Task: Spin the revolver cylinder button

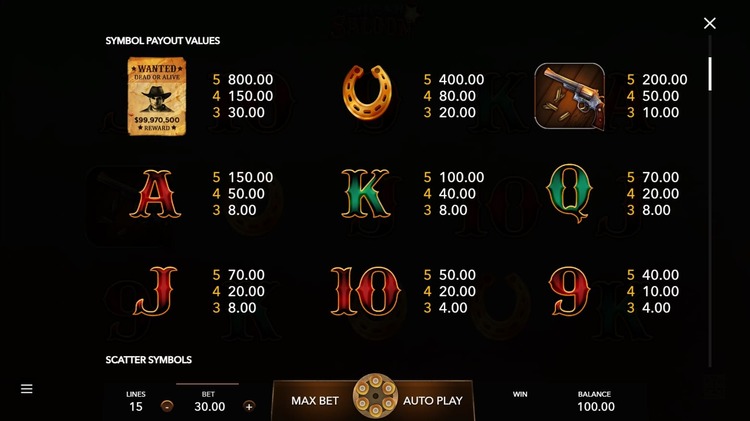Action: click(375, 397)
